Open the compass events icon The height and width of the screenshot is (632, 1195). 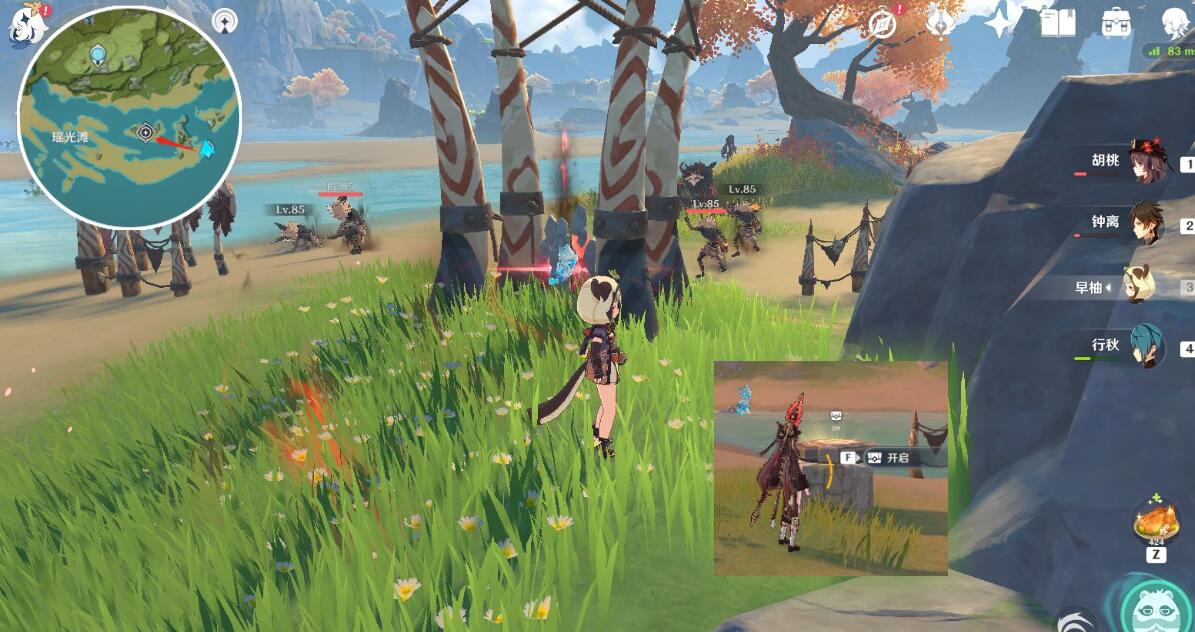[881, 24]
